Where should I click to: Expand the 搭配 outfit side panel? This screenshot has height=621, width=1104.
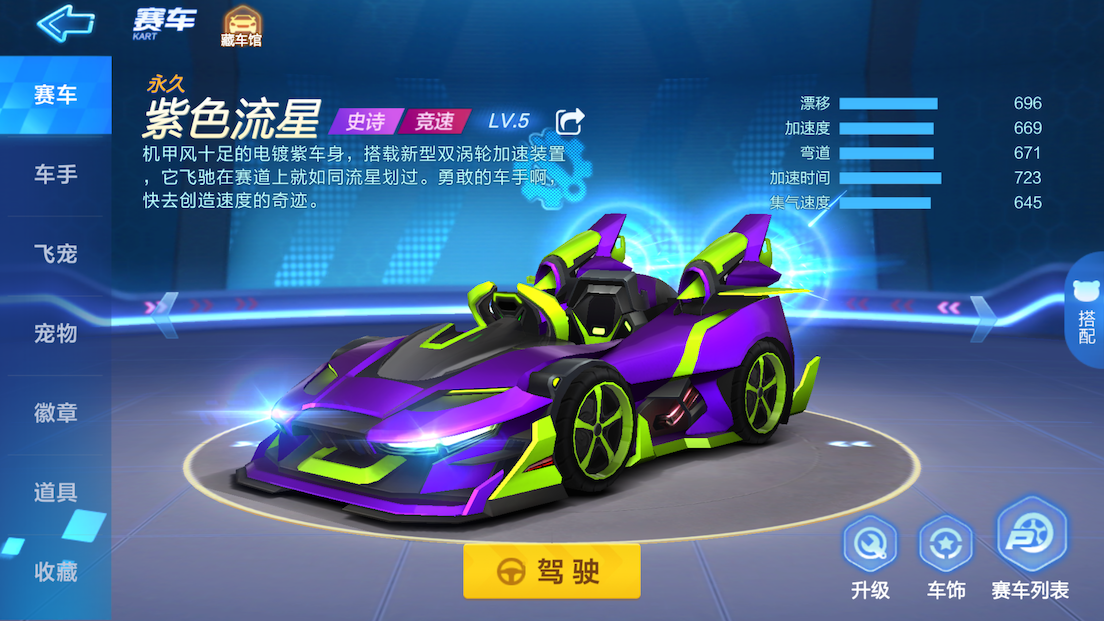1086,310
